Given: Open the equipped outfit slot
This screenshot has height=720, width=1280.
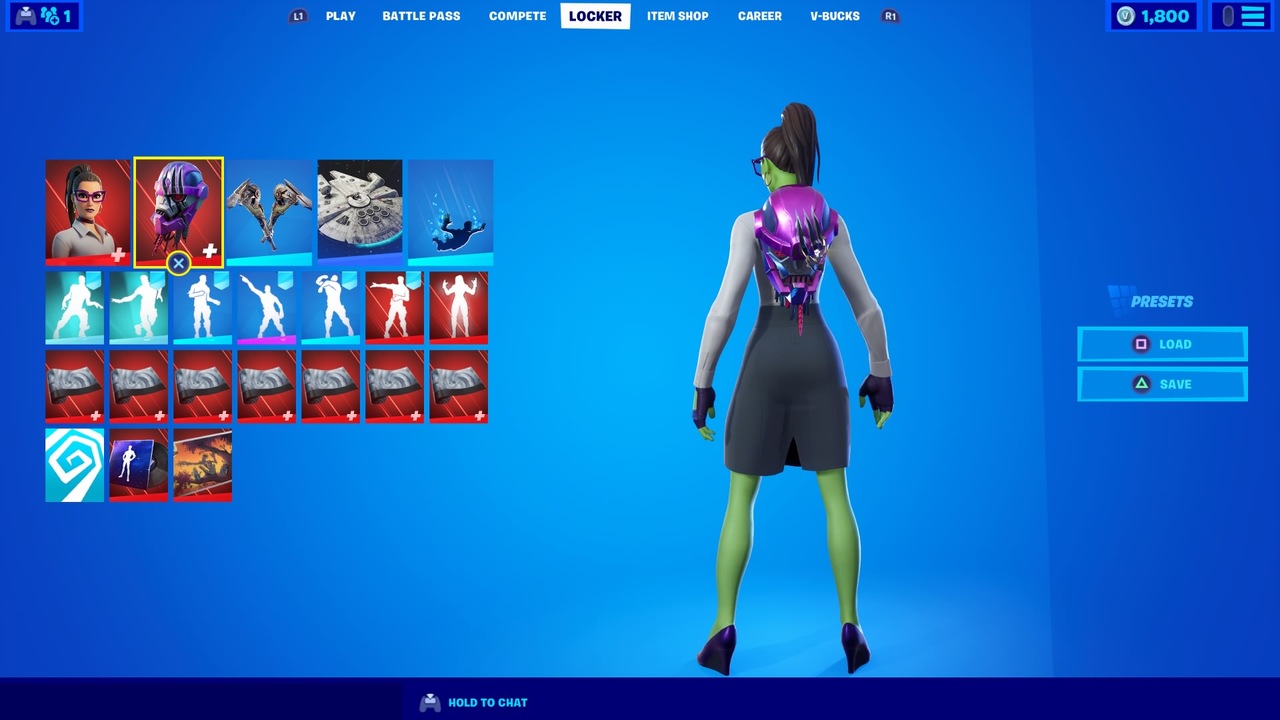Looking at the screenshot, I should 88,211.
